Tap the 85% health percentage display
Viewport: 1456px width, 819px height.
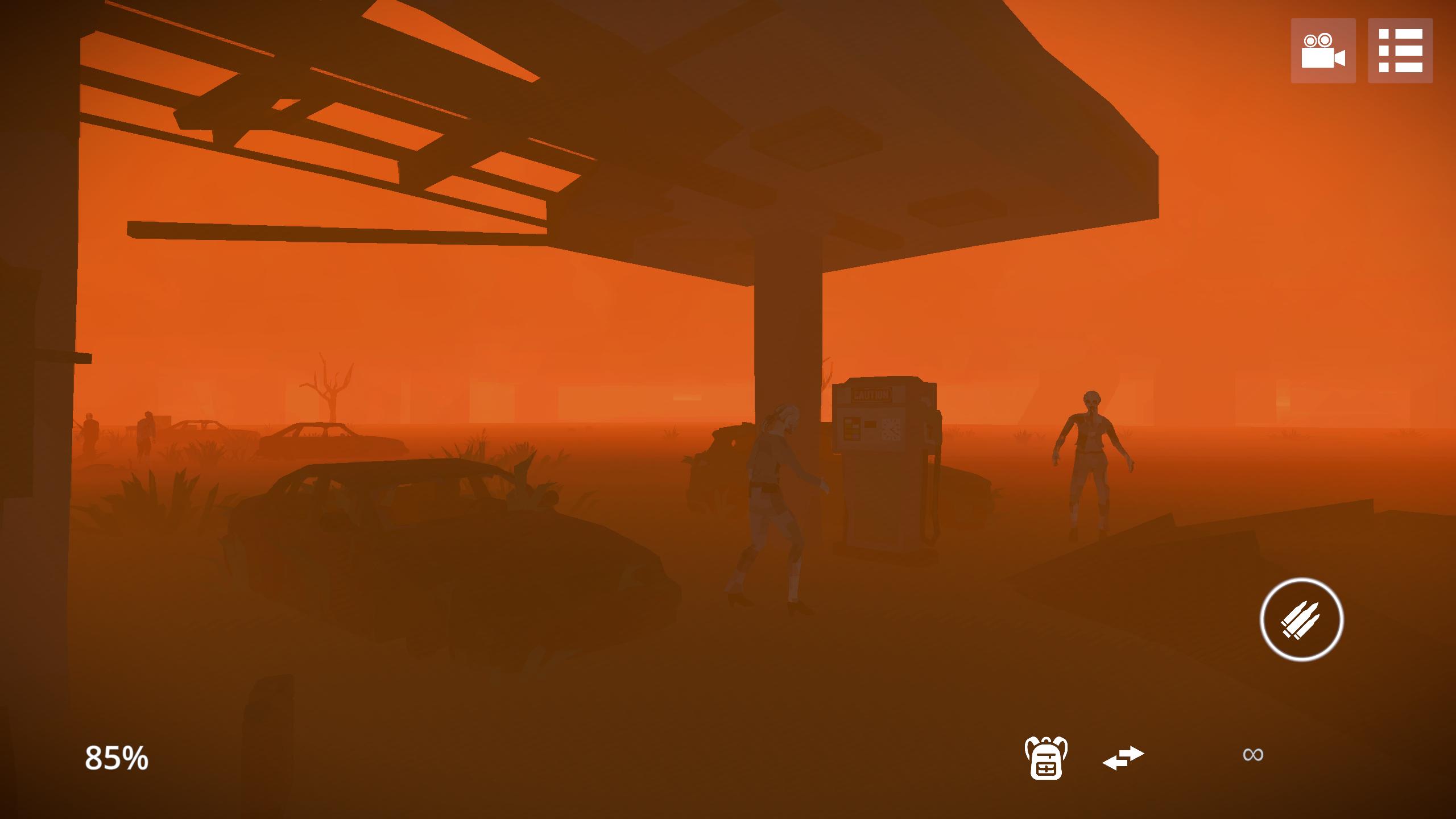(115, 758)
